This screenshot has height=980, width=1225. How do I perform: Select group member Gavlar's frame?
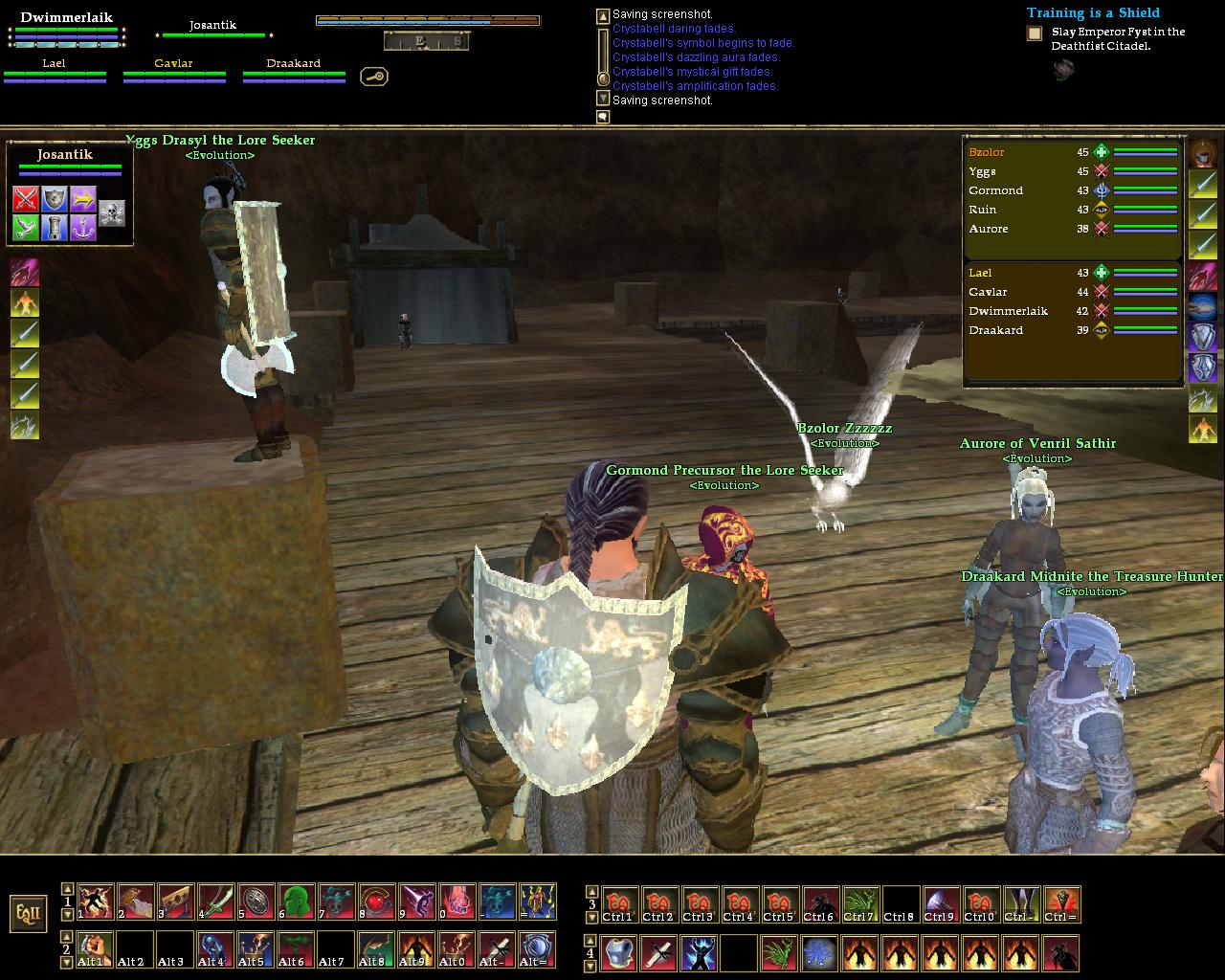point(174,71)
